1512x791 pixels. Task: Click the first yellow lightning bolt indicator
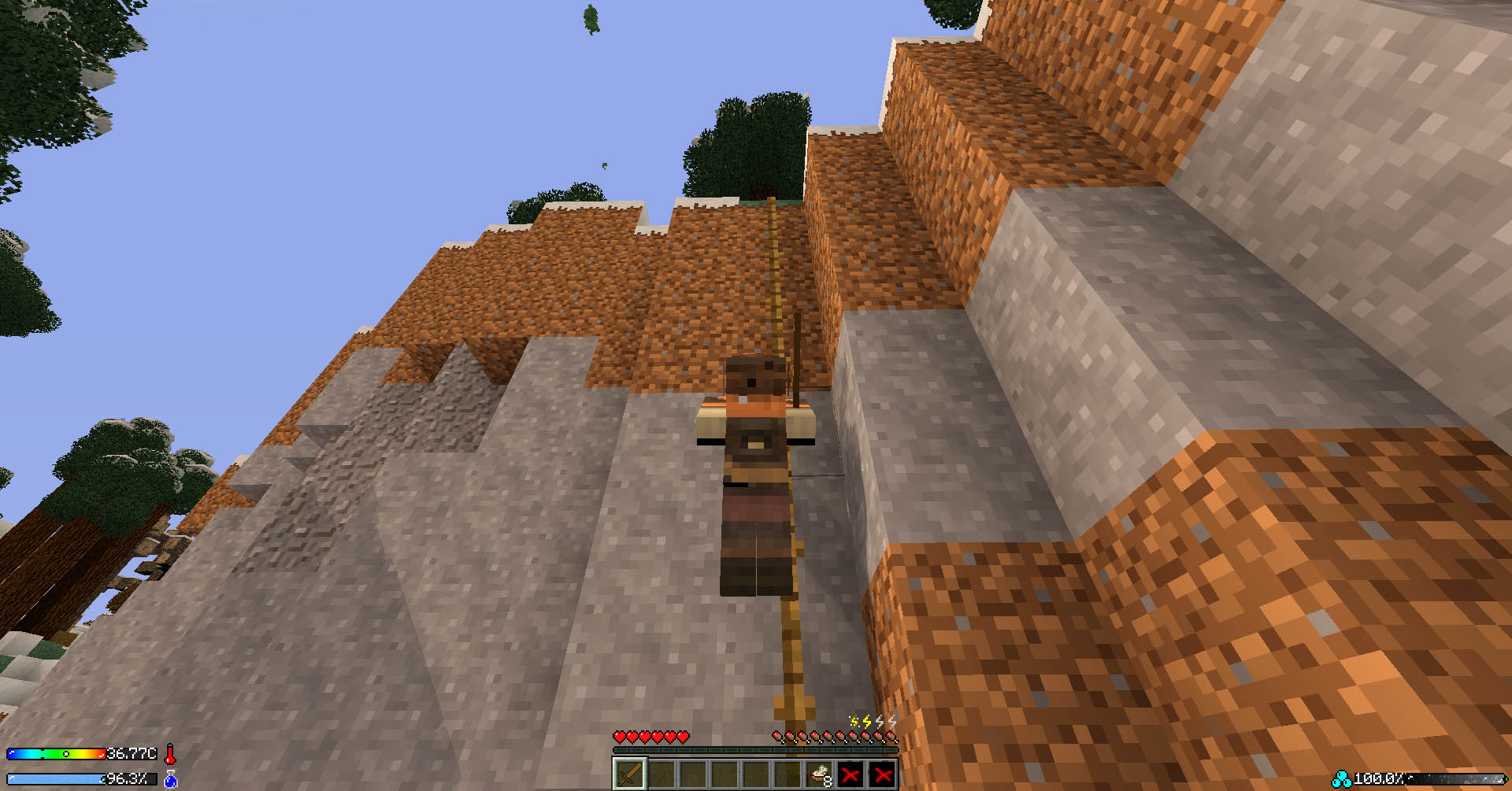pyautogui.click(x=853, y=722)
